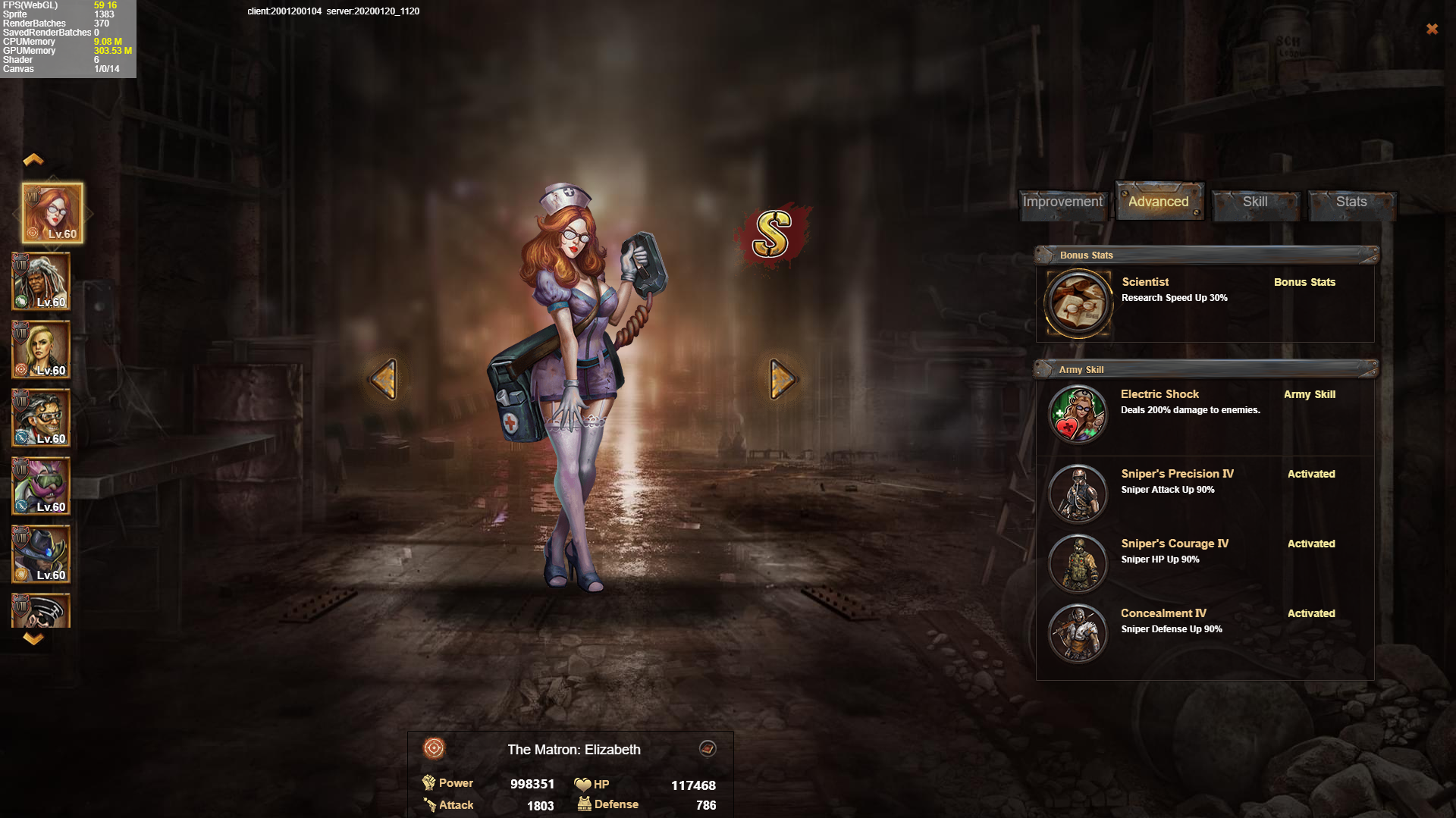Open the Concealment IV skill icon

click(1078, 633)
